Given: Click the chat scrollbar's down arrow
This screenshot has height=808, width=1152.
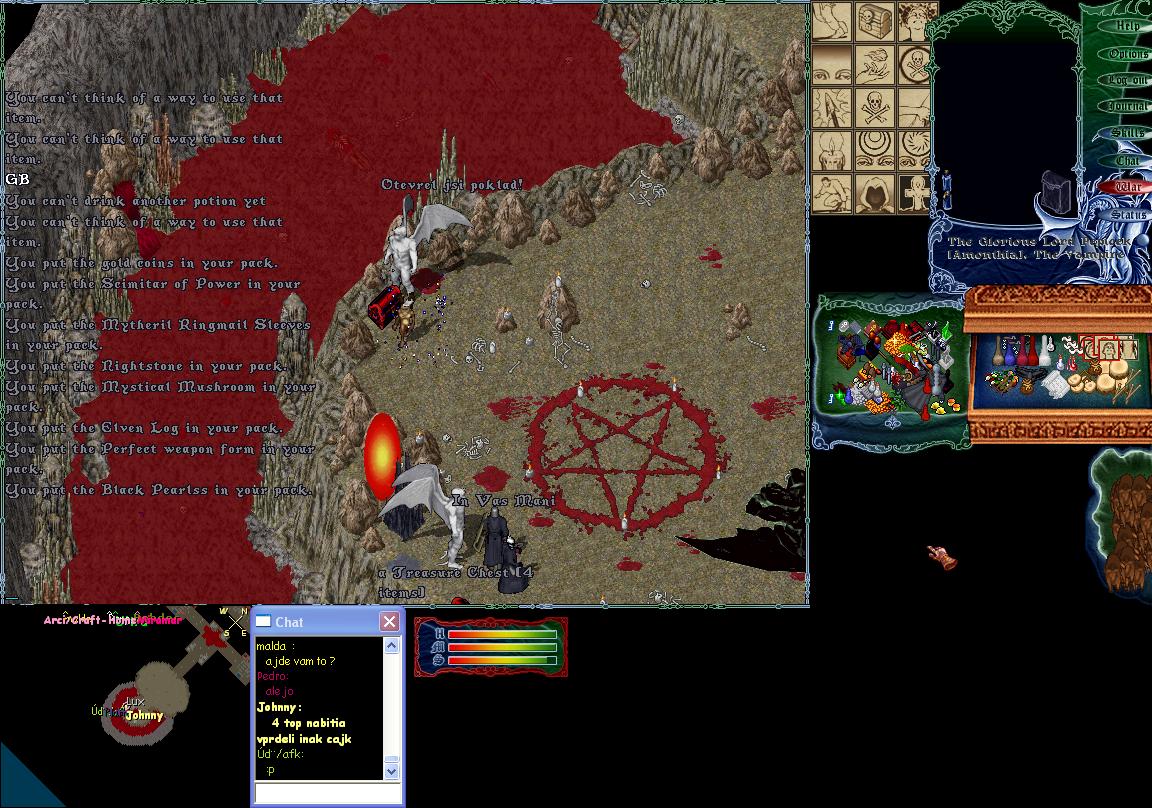Looking at the screenshot, I should click(391, 771).
